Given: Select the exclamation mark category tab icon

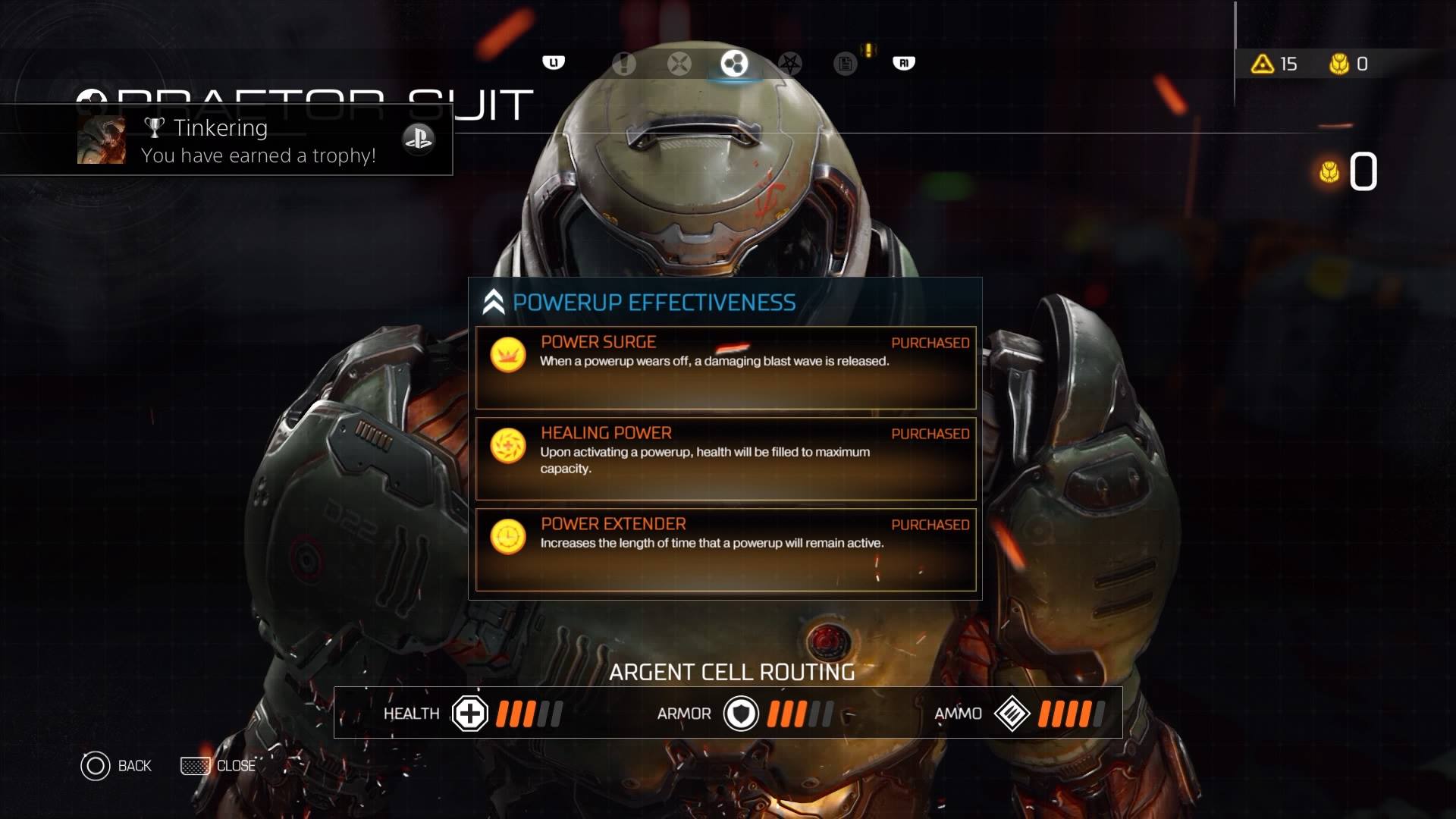Looking at the screenshot, I should coord(624,64).
